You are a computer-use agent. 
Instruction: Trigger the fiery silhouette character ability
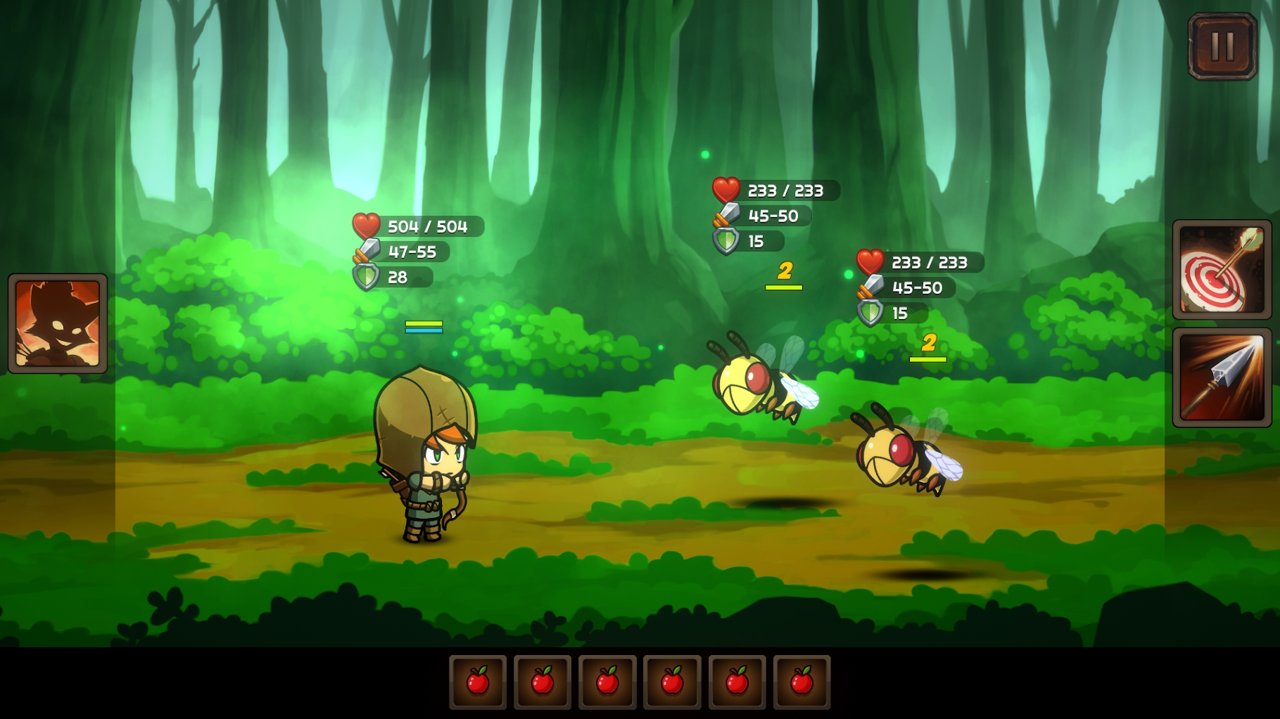(58, 323)
